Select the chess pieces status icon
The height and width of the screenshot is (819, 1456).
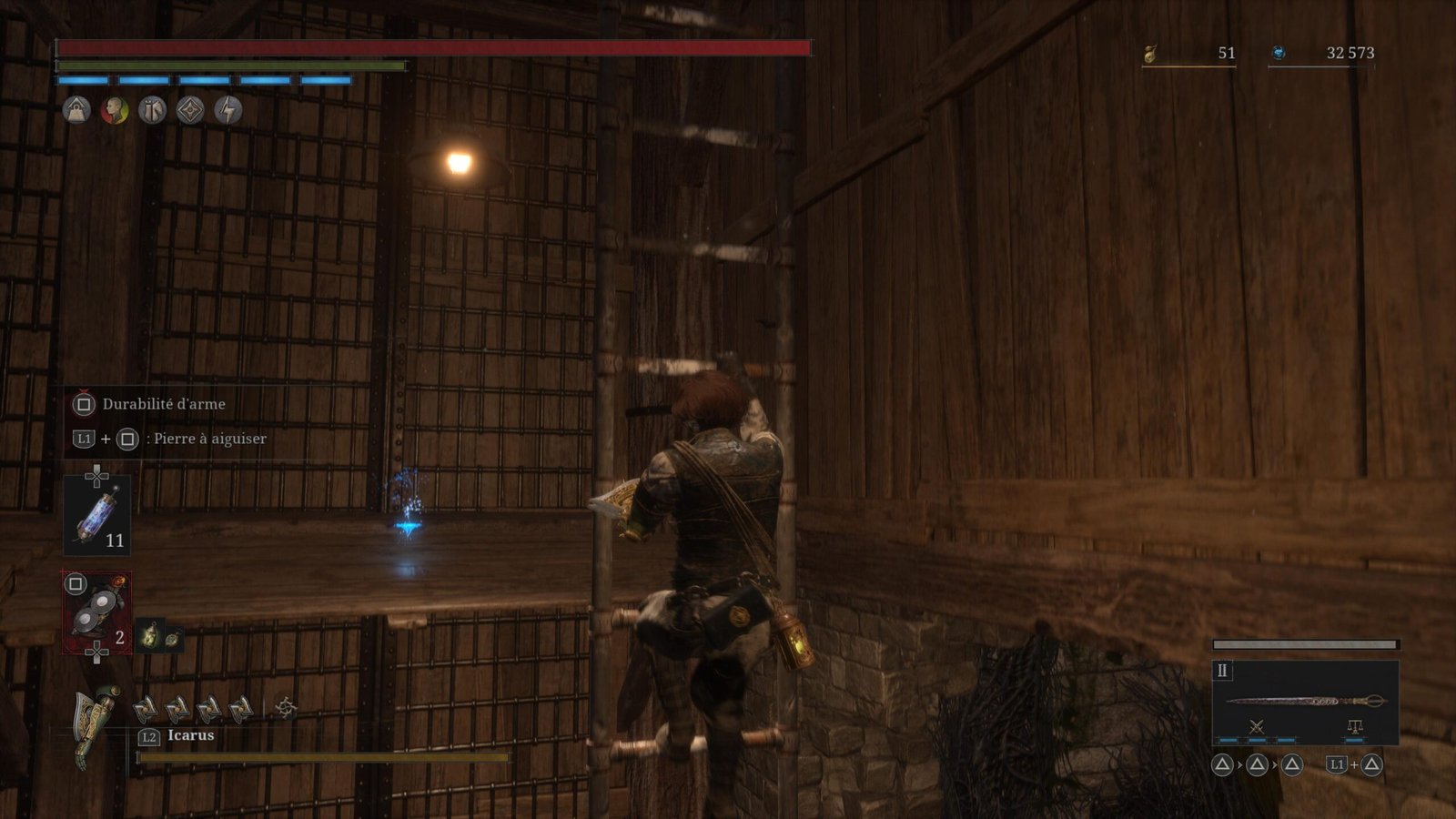click(152, 110)
